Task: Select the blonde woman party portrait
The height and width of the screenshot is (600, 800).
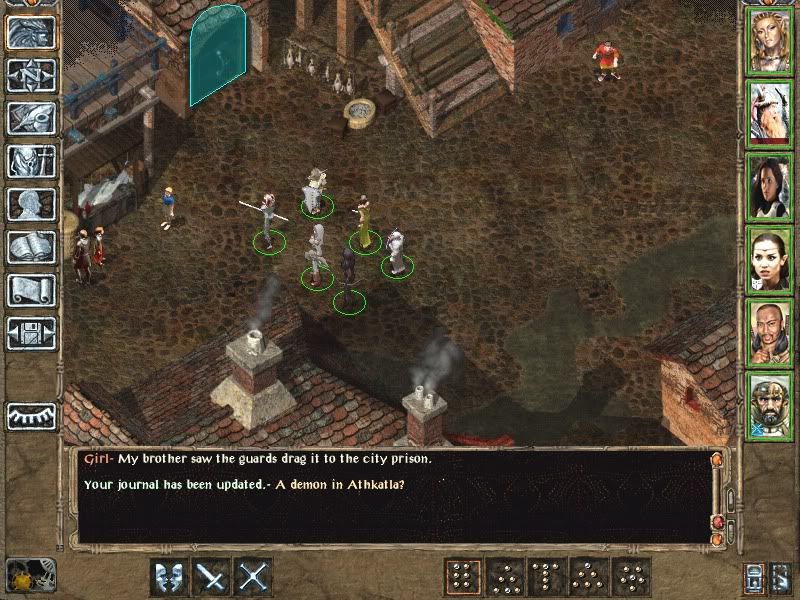Action: coord(770,41)
